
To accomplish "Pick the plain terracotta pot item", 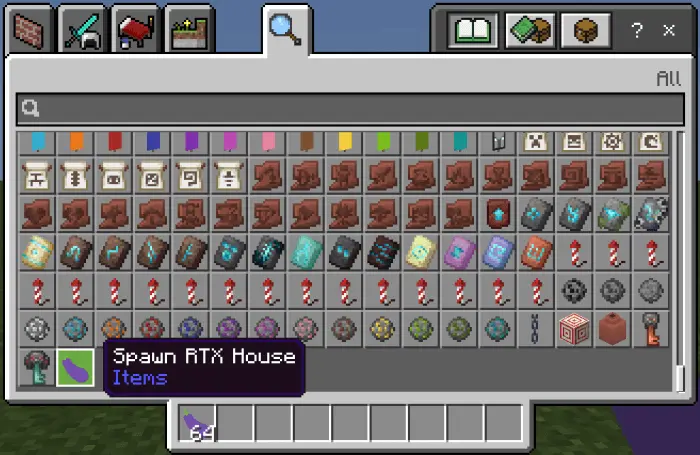I will 614,329.
